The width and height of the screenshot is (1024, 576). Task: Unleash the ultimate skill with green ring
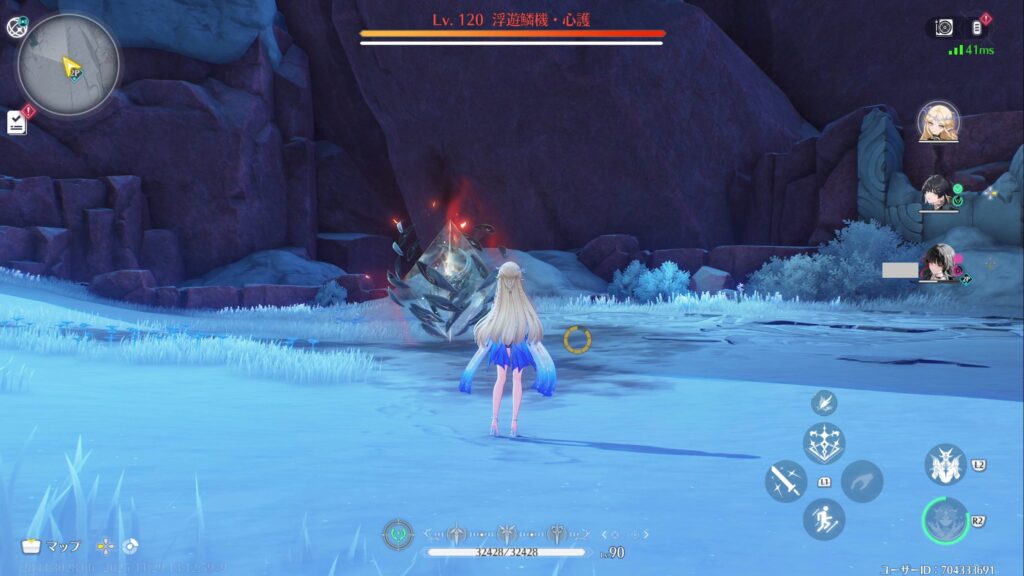click(944, 521)
